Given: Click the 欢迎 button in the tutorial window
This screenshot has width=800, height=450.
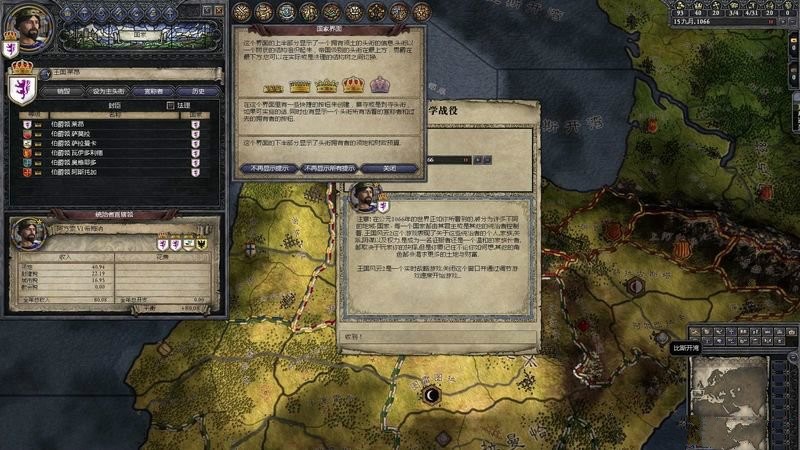Looking at the screenshot, I should [x=357, y=337].
